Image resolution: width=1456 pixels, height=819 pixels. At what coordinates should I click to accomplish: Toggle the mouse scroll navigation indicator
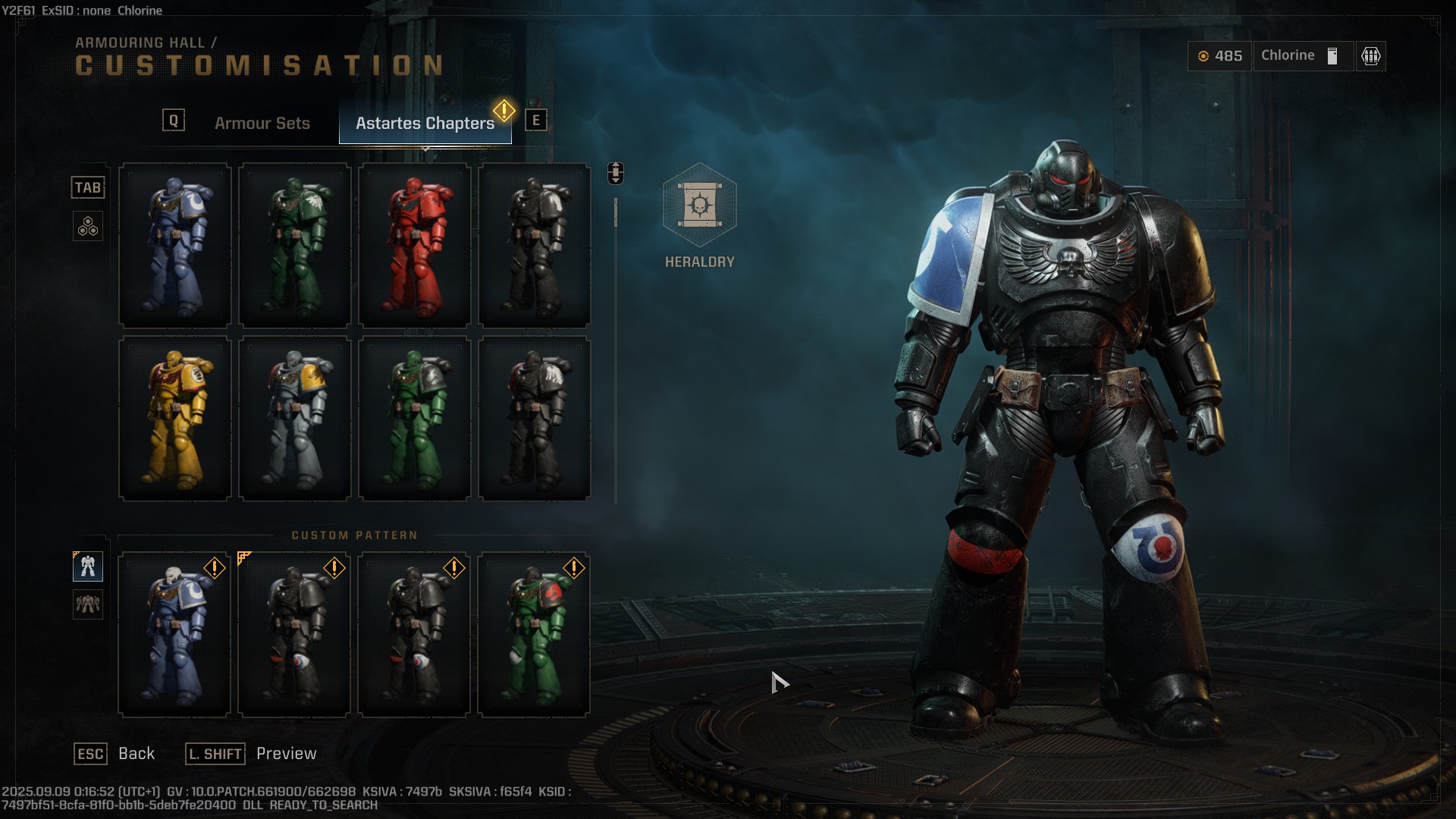[x=614, y=173]
